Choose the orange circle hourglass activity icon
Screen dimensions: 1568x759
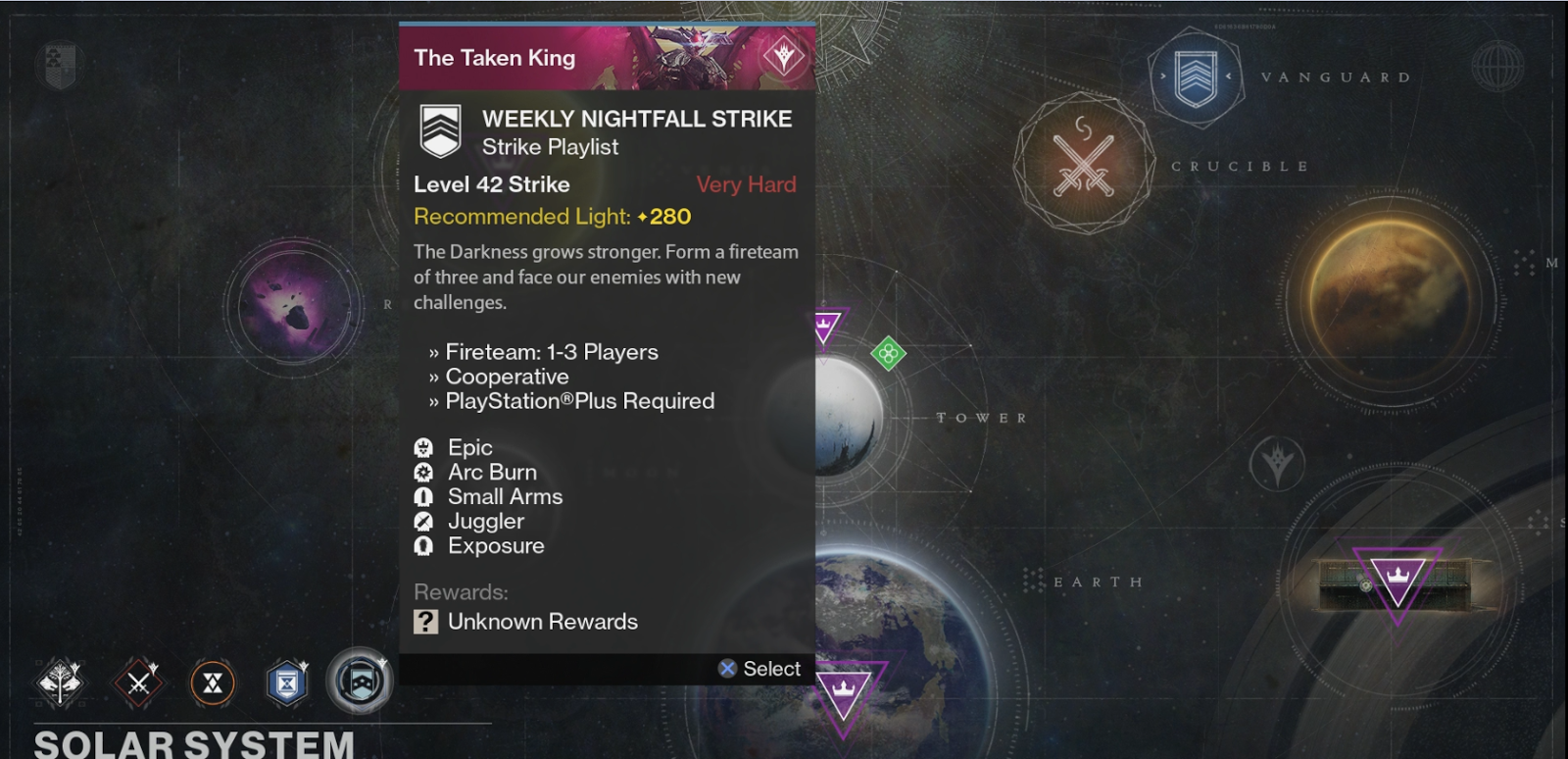coord(213,683)
